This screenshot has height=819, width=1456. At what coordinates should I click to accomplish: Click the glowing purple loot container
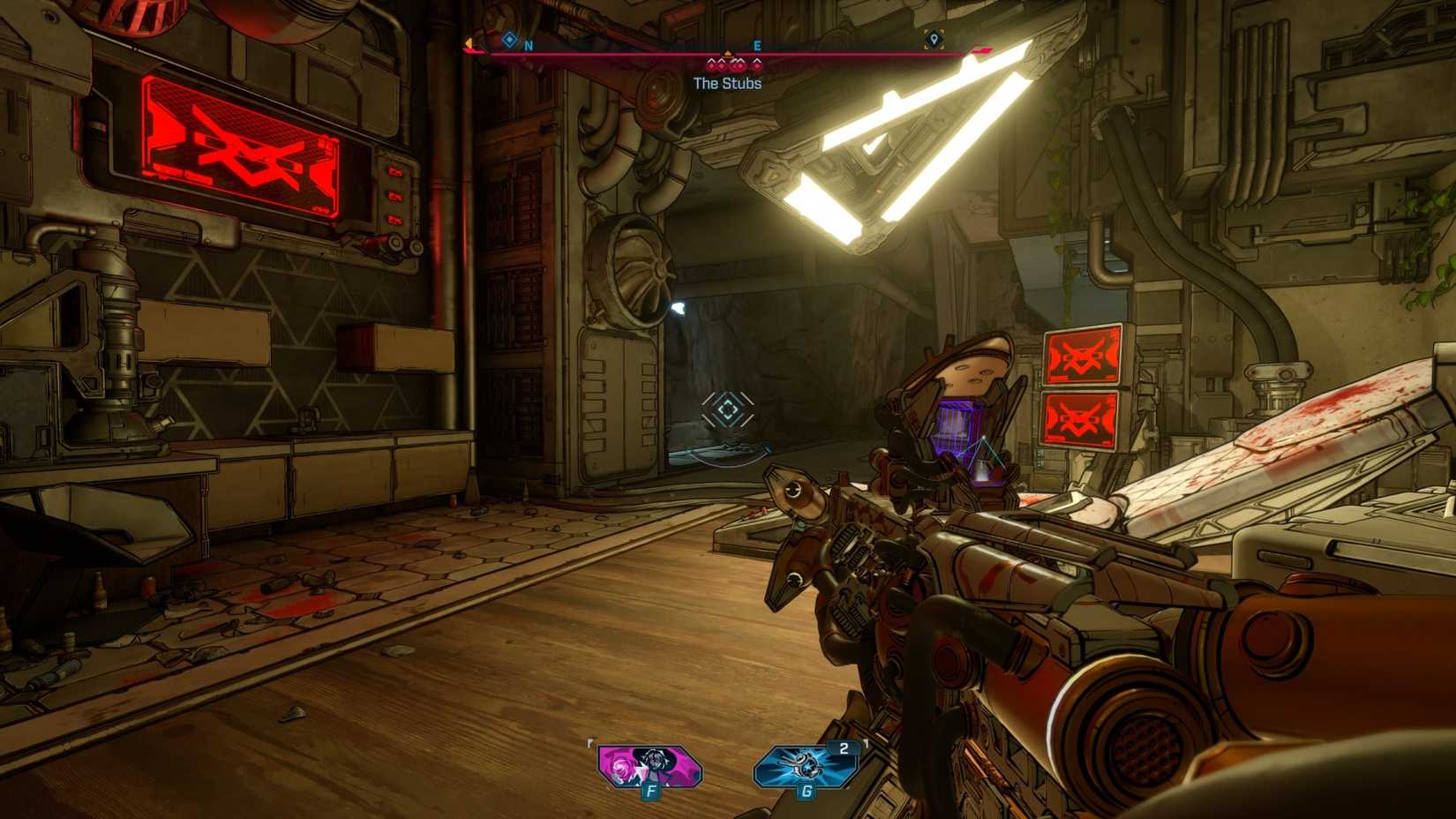point(957,430)
